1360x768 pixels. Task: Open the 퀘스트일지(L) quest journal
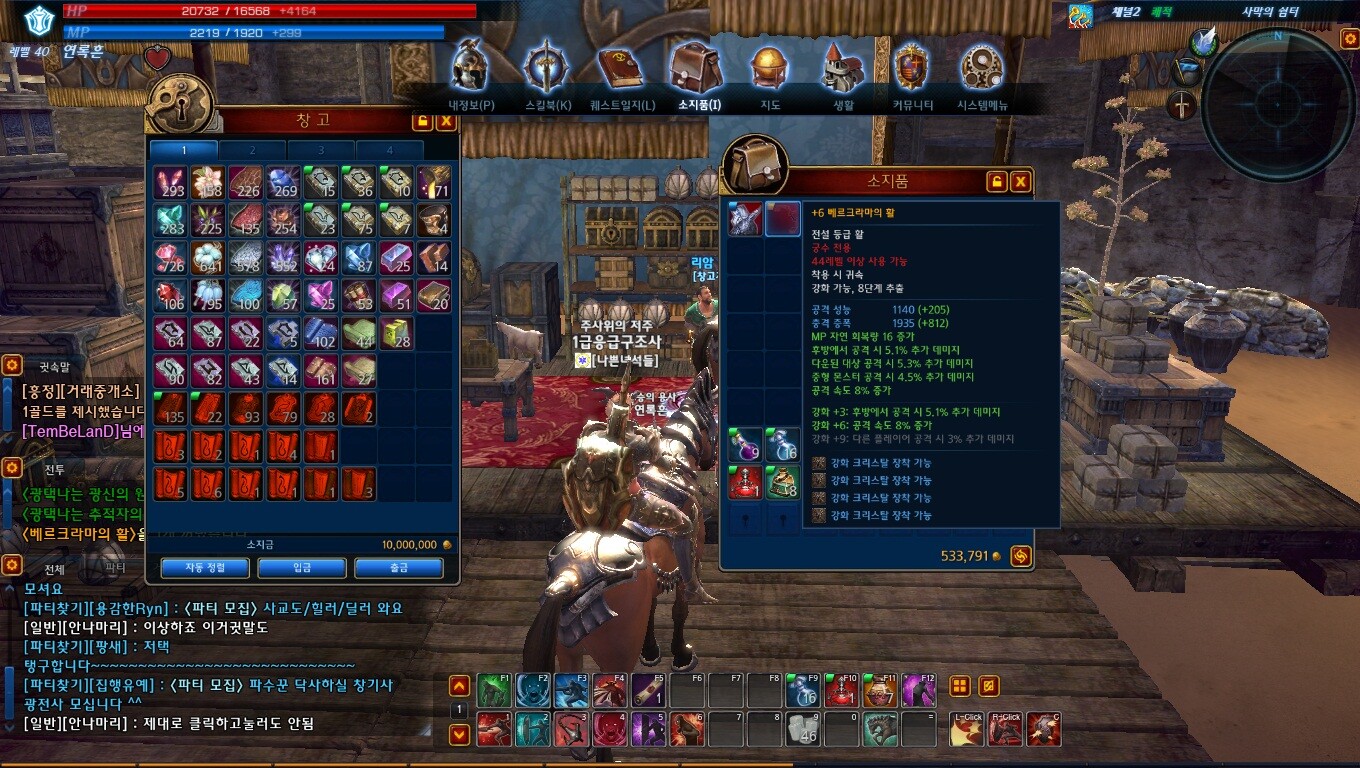622,70
